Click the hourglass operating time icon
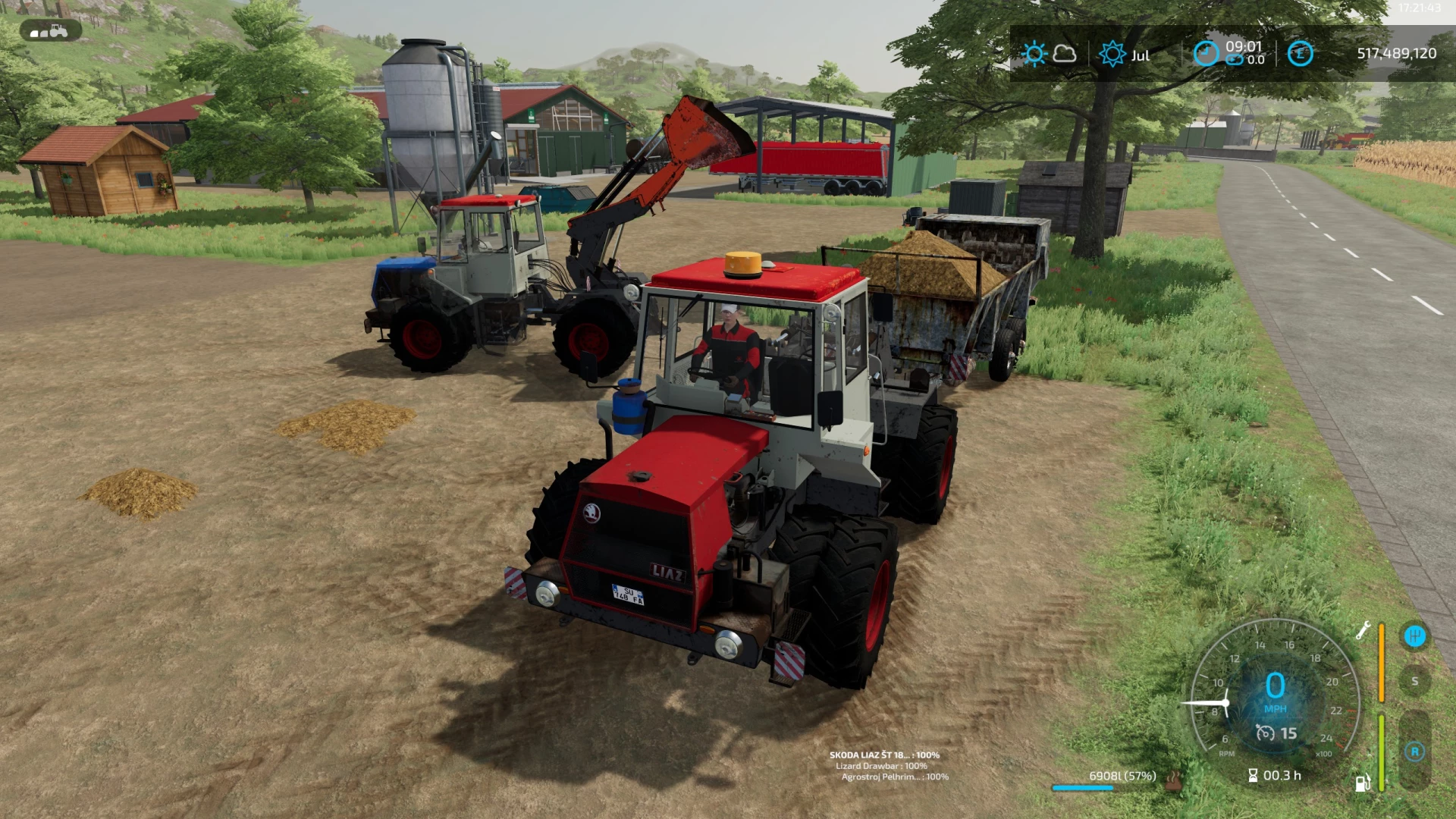This screenshot has height=819, width=1456. click(1253, 775)
